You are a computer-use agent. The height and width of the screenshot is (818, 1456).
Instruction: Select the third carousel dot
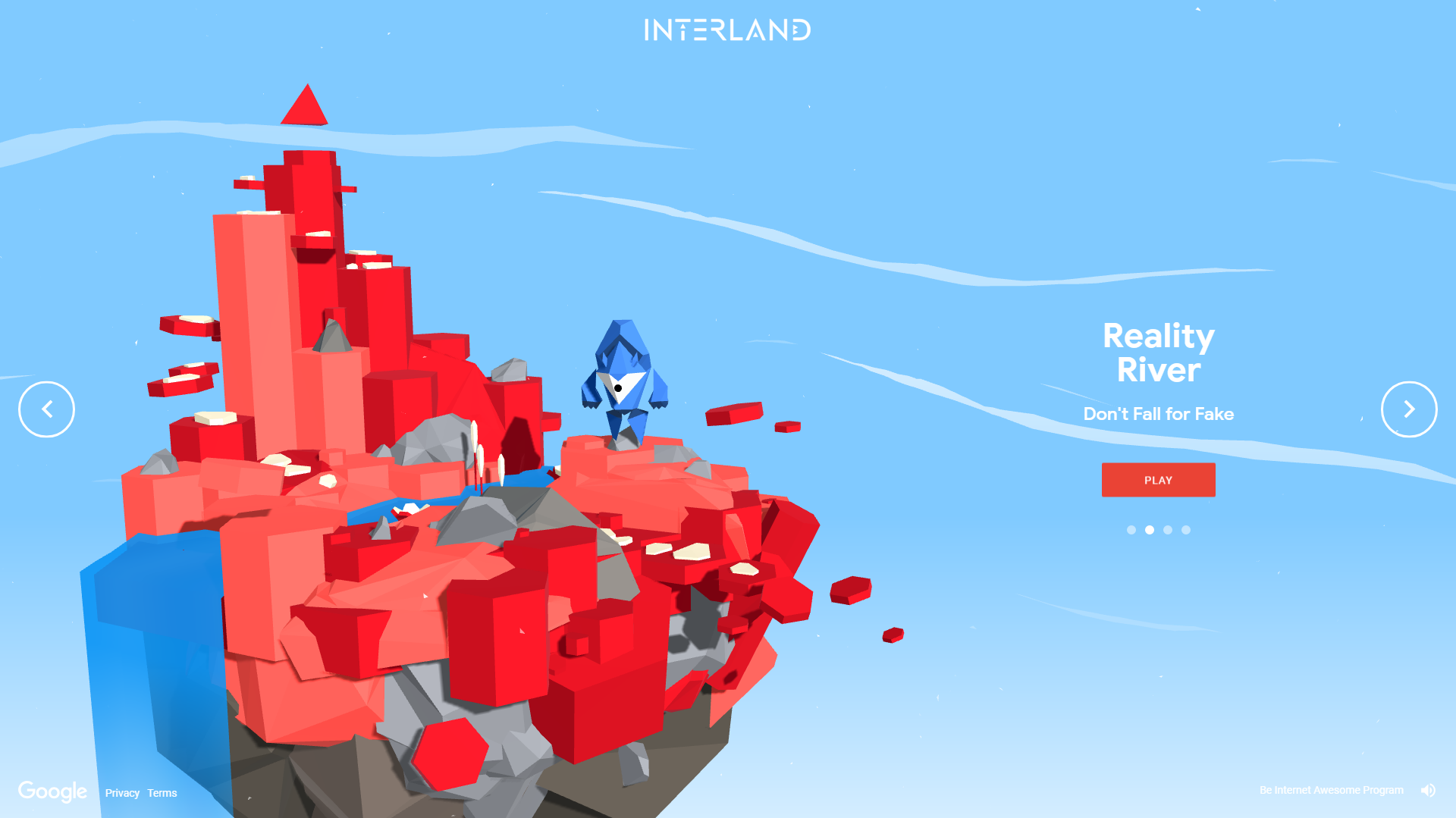[x=1168, y=530]
